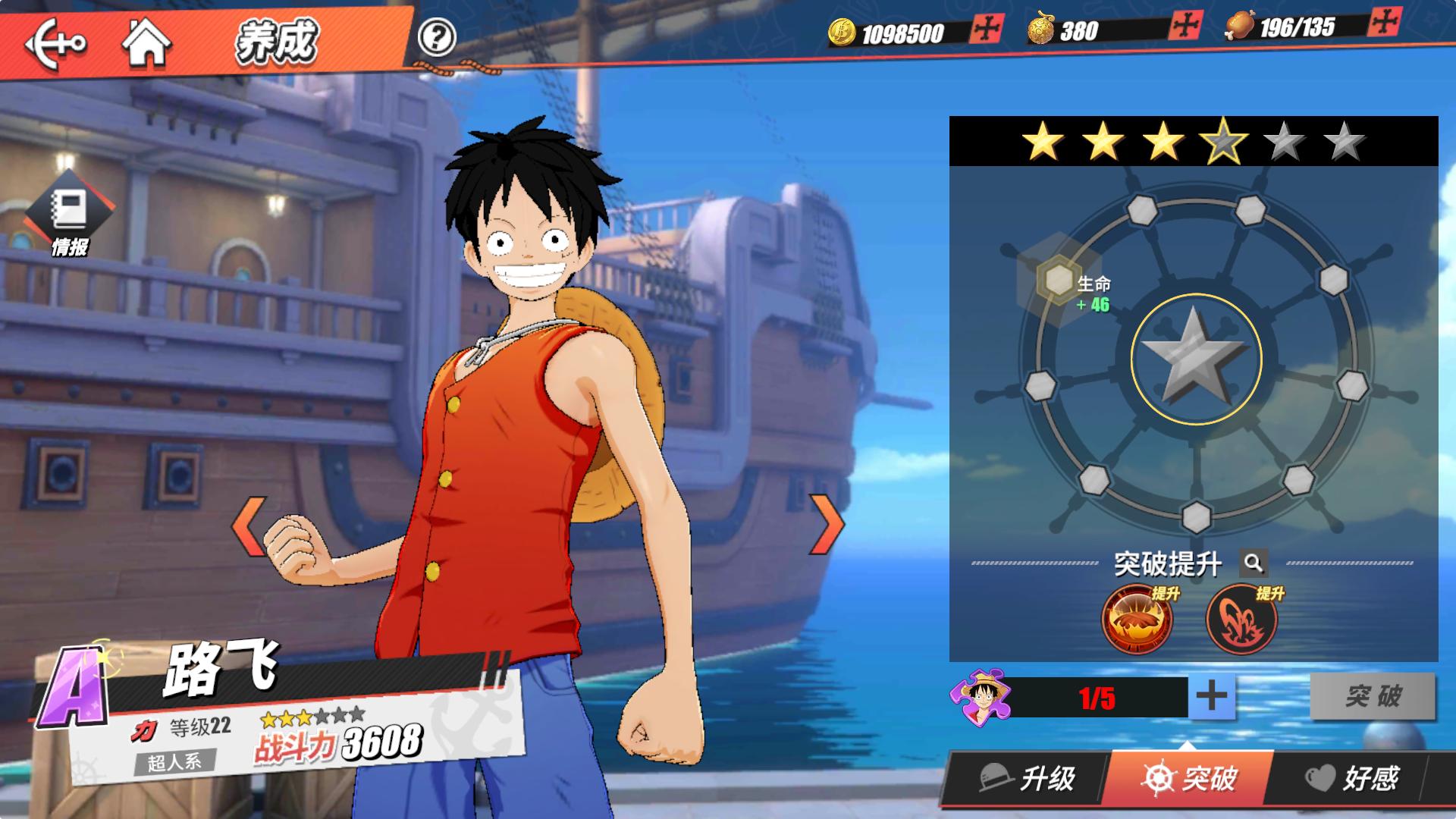The width and height of the screenshot is (1456, 819).
Task: Switch to the 升级 level-up tab
Action: pos(1028,778)
